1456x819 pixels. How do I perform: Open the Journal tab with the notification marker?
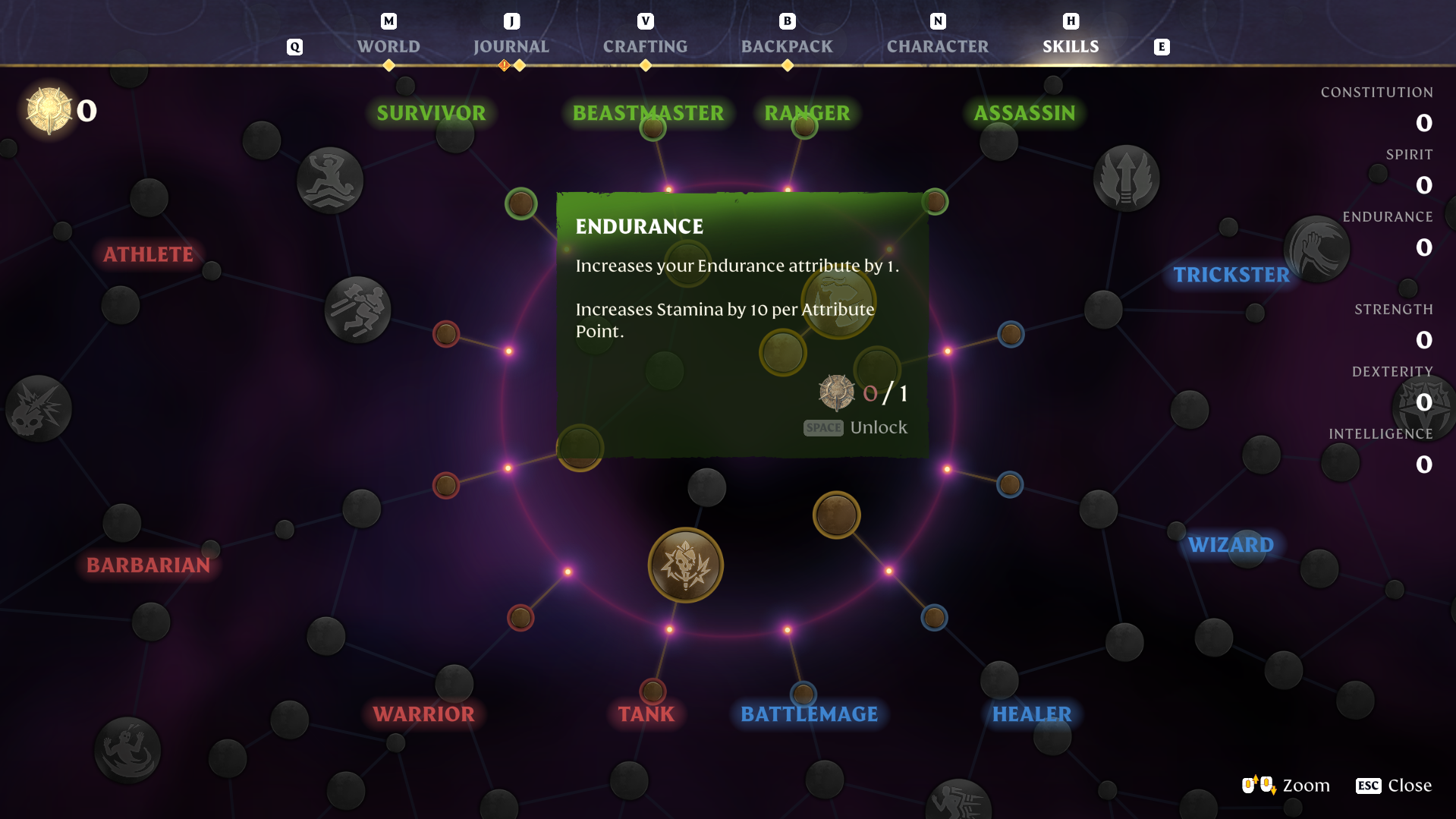511,46
